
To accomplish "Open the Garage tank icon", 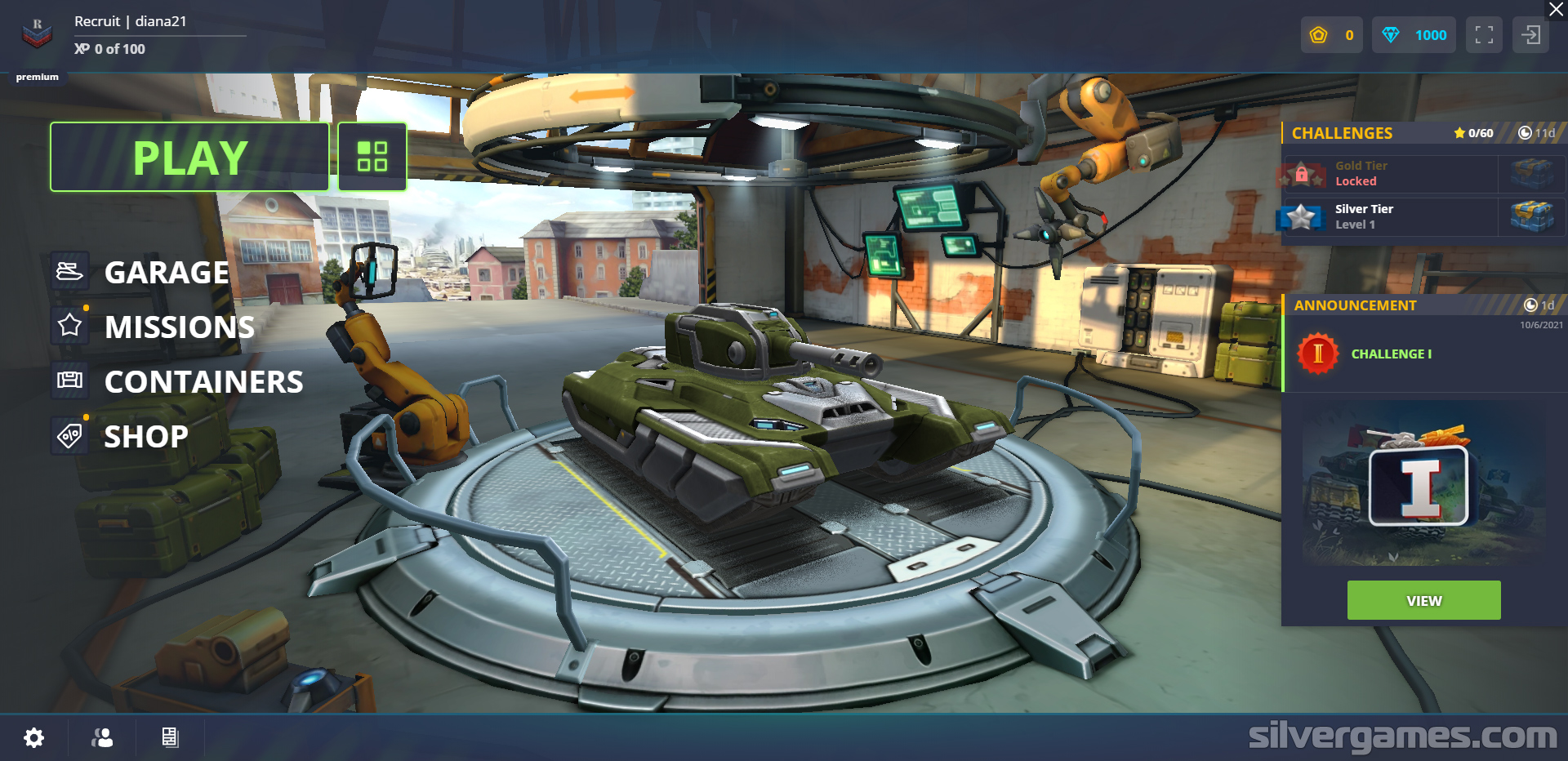I will 70,272.
